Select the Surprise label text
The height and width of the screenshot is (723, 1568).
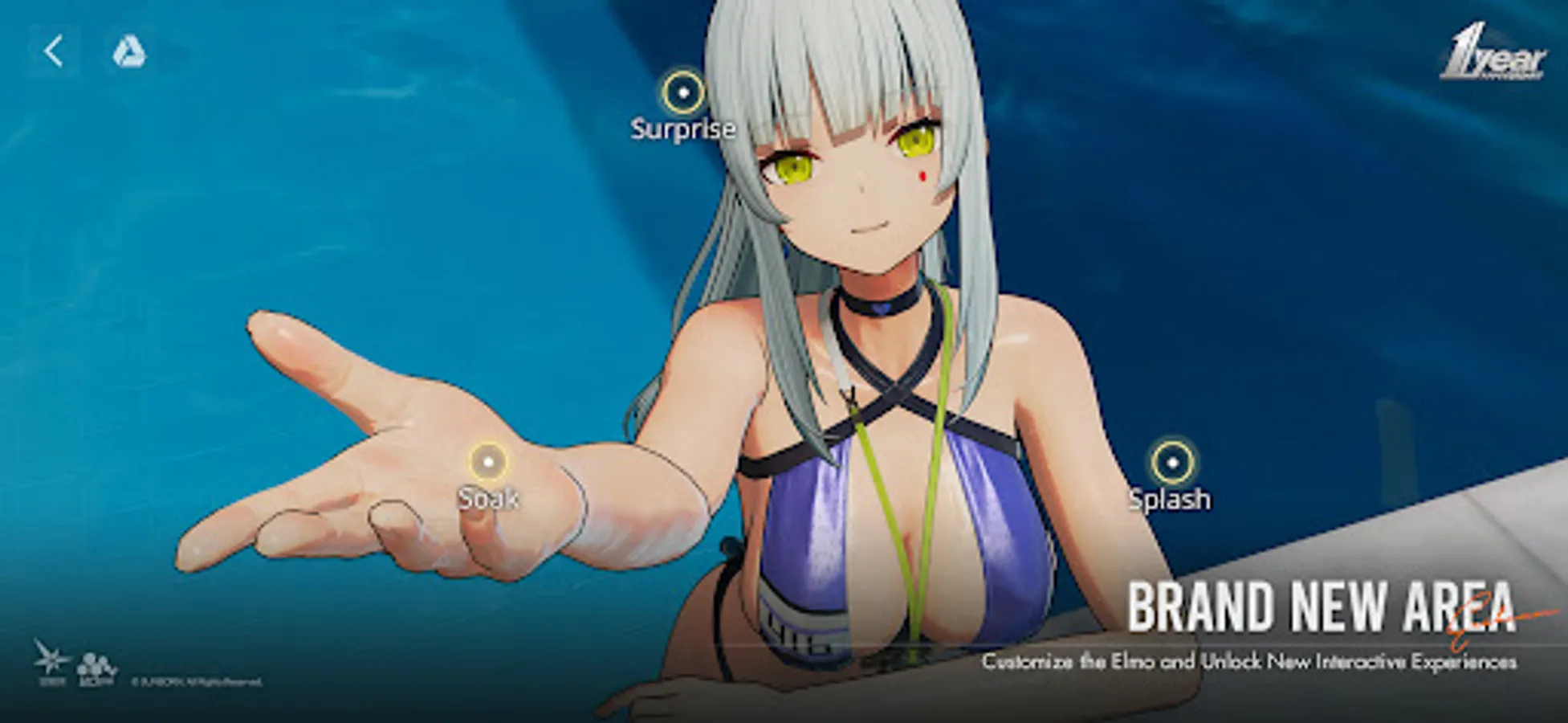[x=682, y=129]
